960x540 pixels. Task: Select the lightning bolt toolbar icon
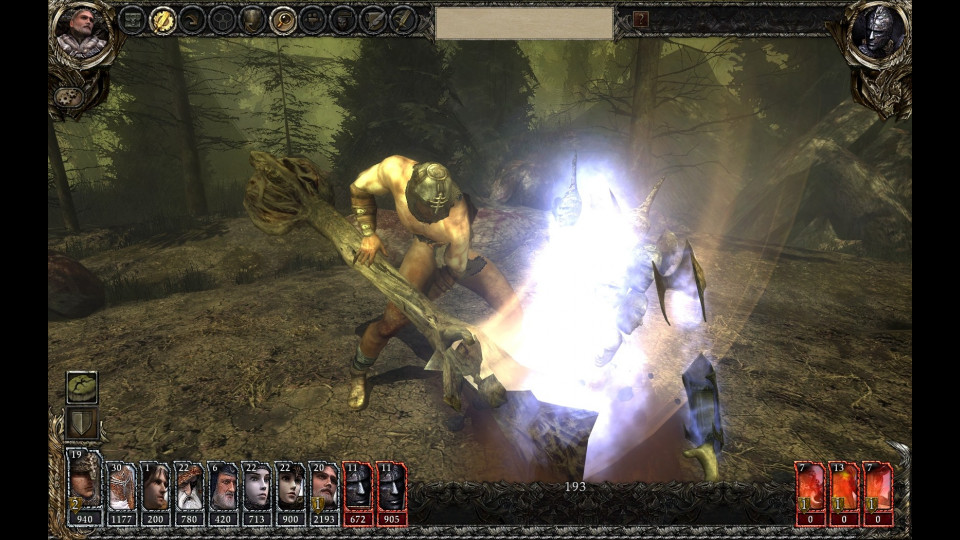[x=162, y=19]
